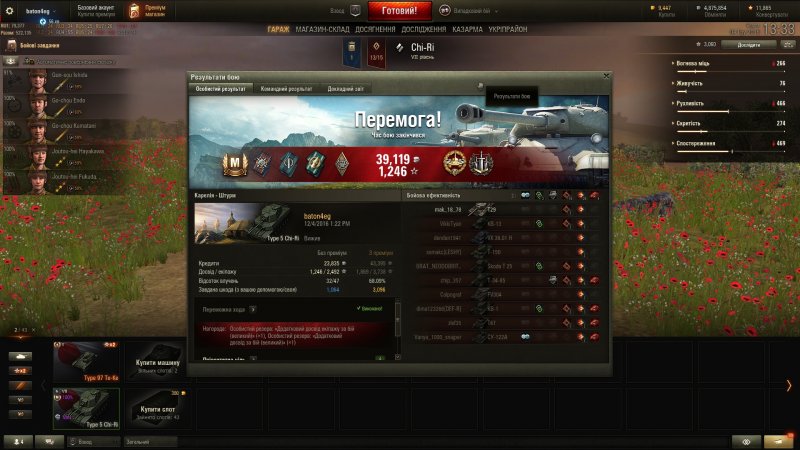Open the ДОСЛІДЖЕННЯ research menu
The image size is (800, 450).
424,30
